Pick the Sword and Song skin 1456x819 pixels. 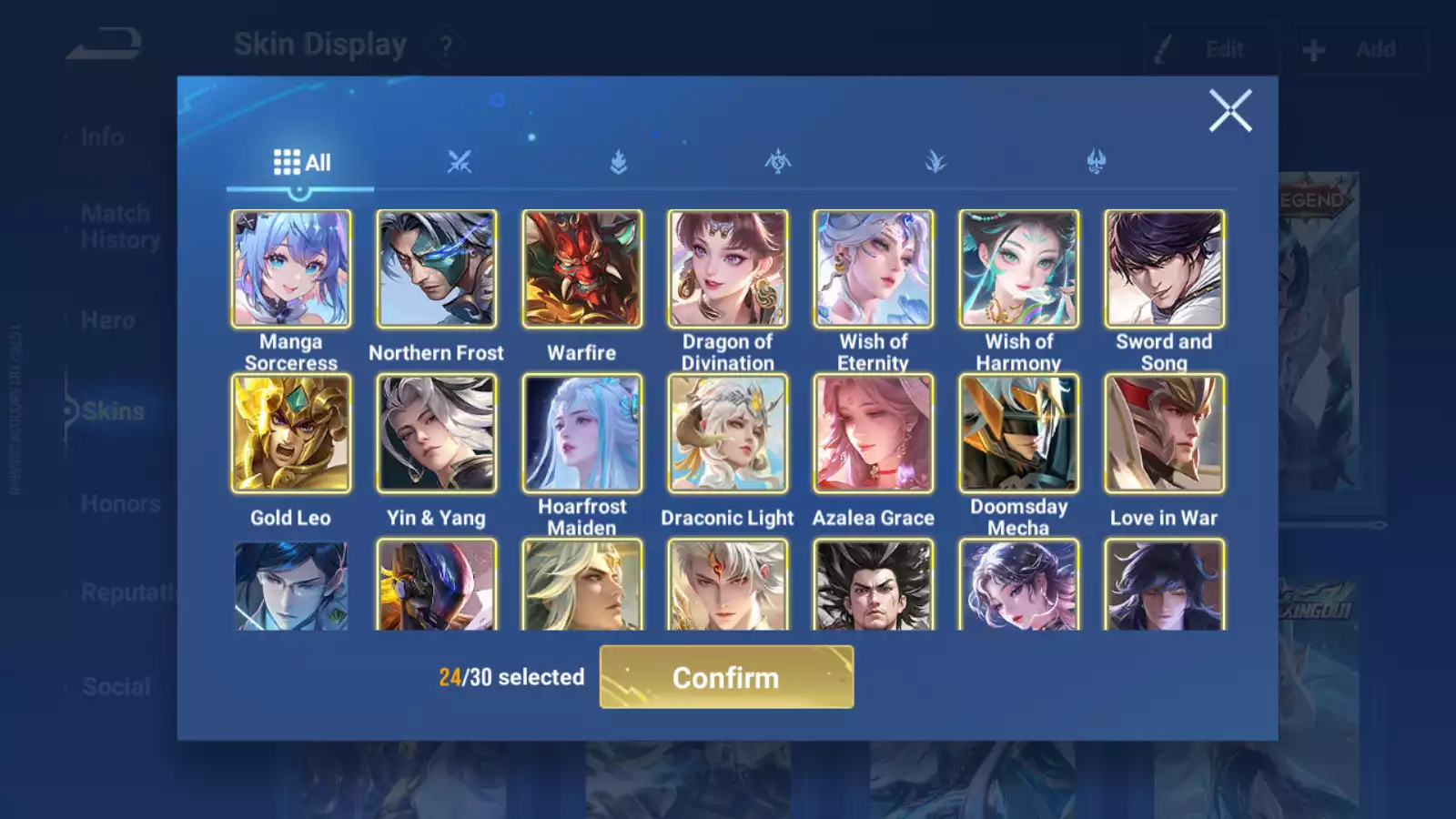1165,269
